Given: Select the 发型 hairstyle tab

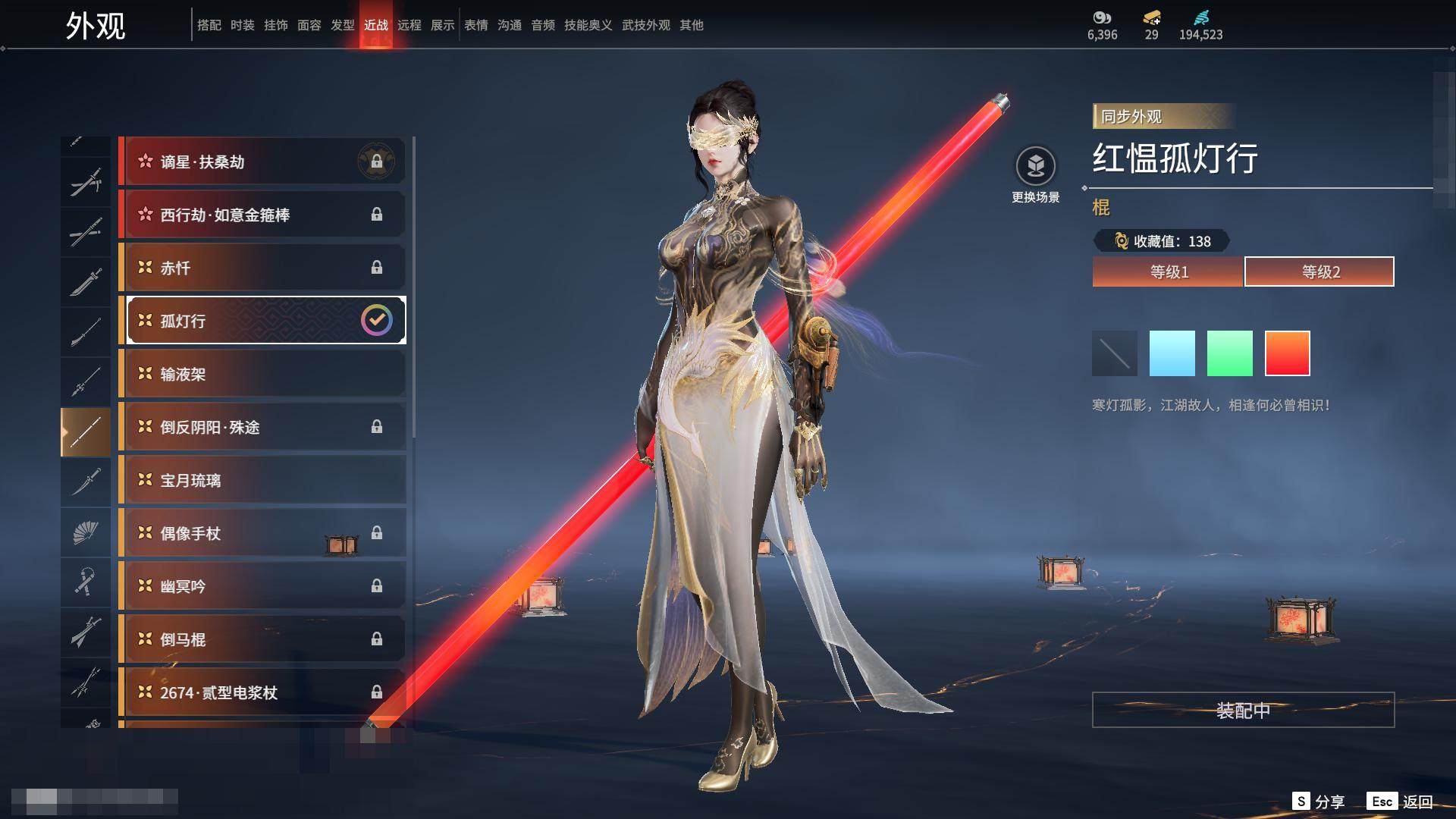Looking at the screenshot, I should point(343,25).
